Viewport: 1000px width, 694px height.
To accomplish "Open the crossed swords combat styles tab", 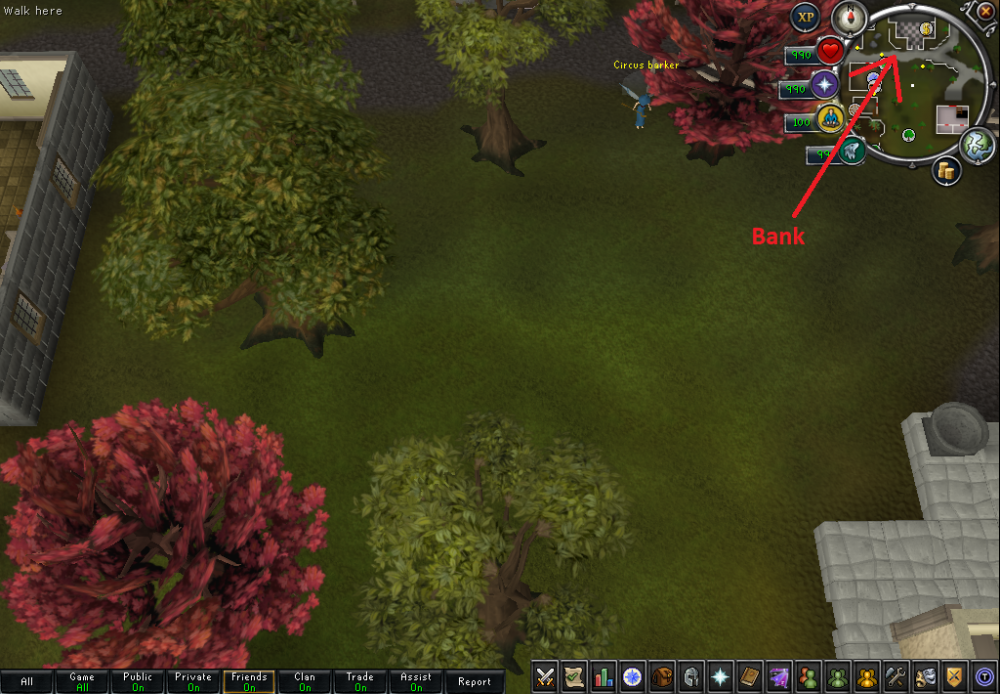I will pos(545,676).
